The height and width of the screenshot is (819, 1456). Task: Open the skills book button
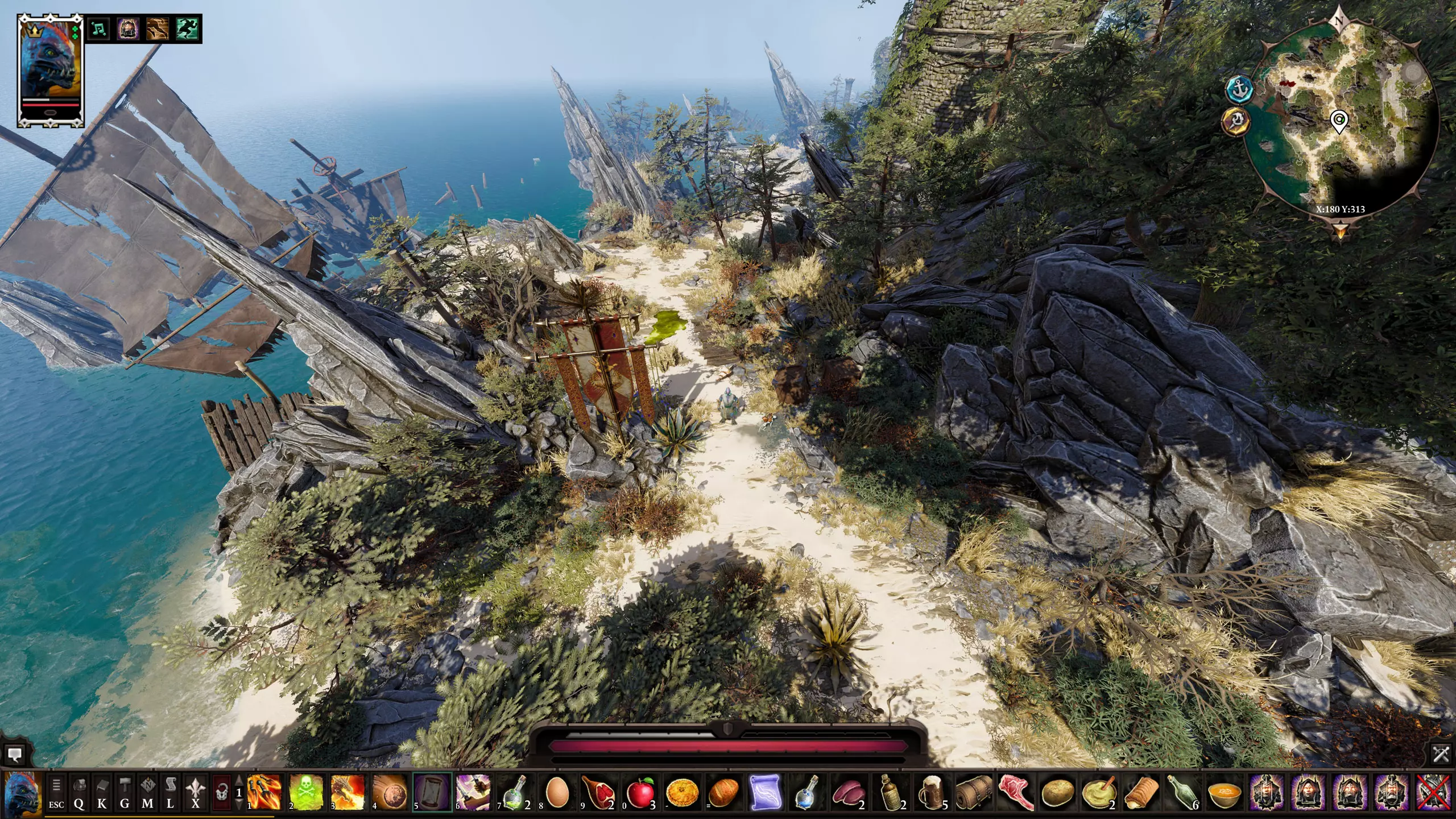pyautogui.click(x=102, y=793)
